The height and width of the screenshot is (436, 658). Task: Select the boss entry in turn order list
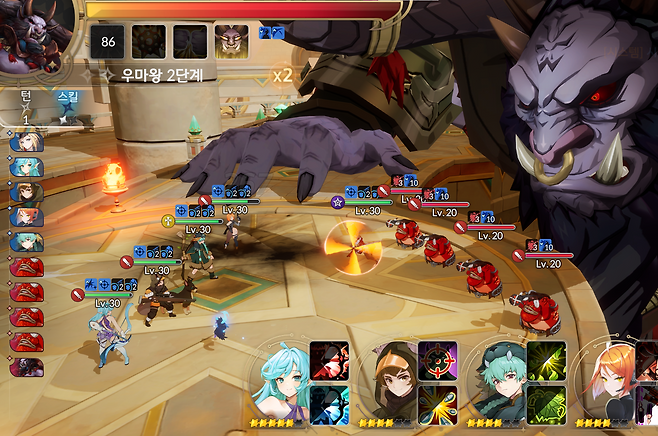coord(26,367)
